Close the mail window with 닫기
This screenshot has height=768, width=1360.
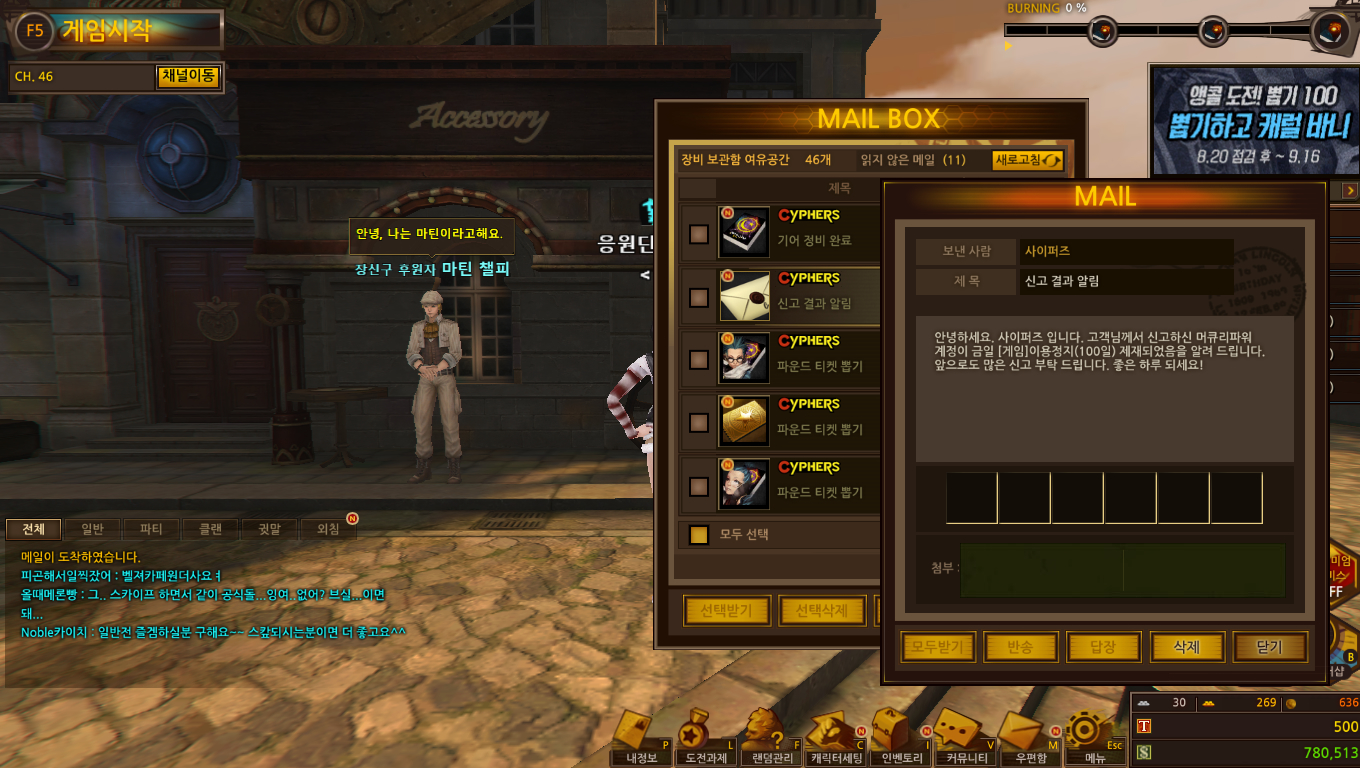pyautogui.click(x=1269, y=648)
